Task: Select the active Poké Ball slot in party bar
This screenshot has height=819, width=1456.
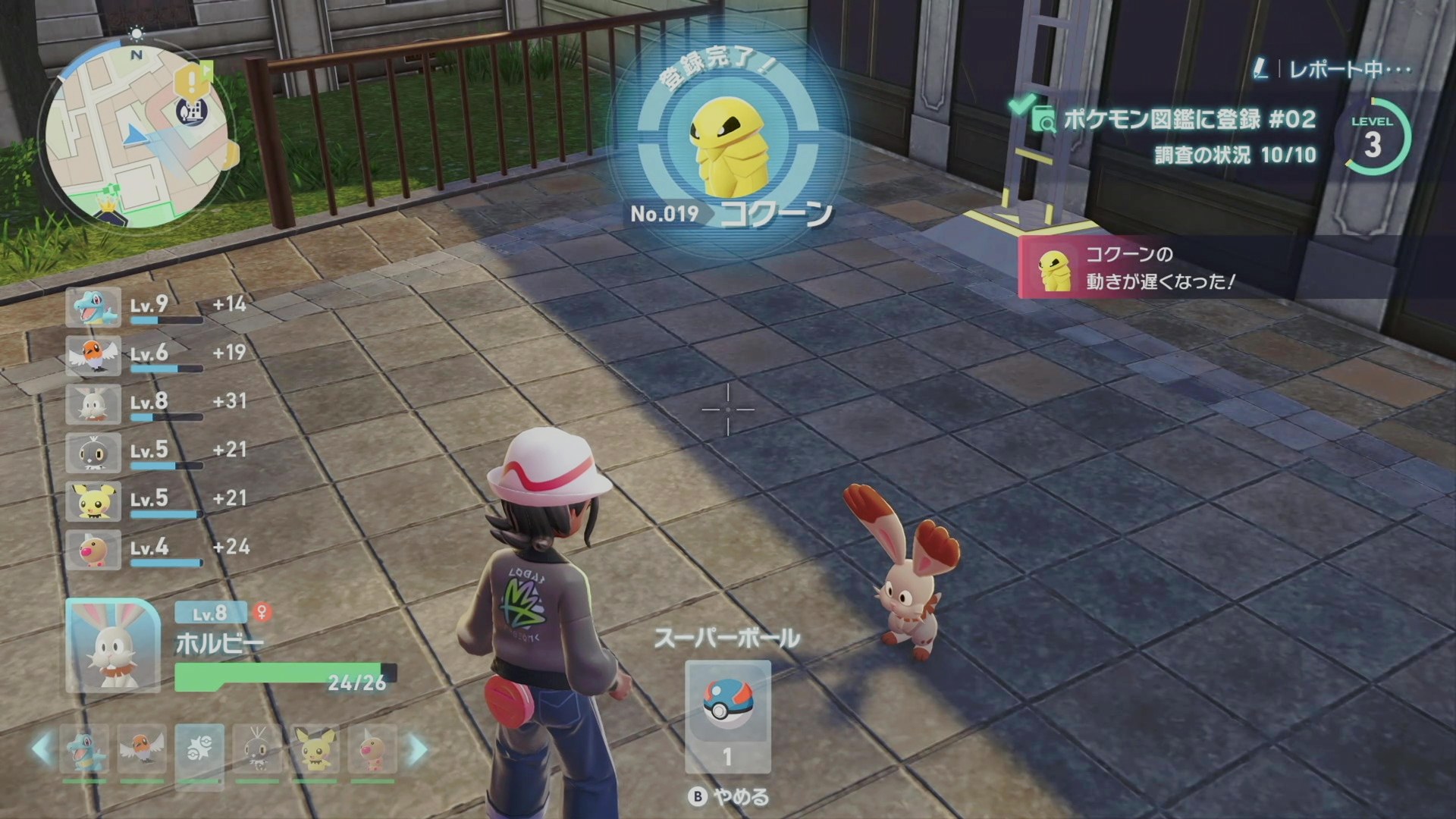Action: [x=199, y=751]
